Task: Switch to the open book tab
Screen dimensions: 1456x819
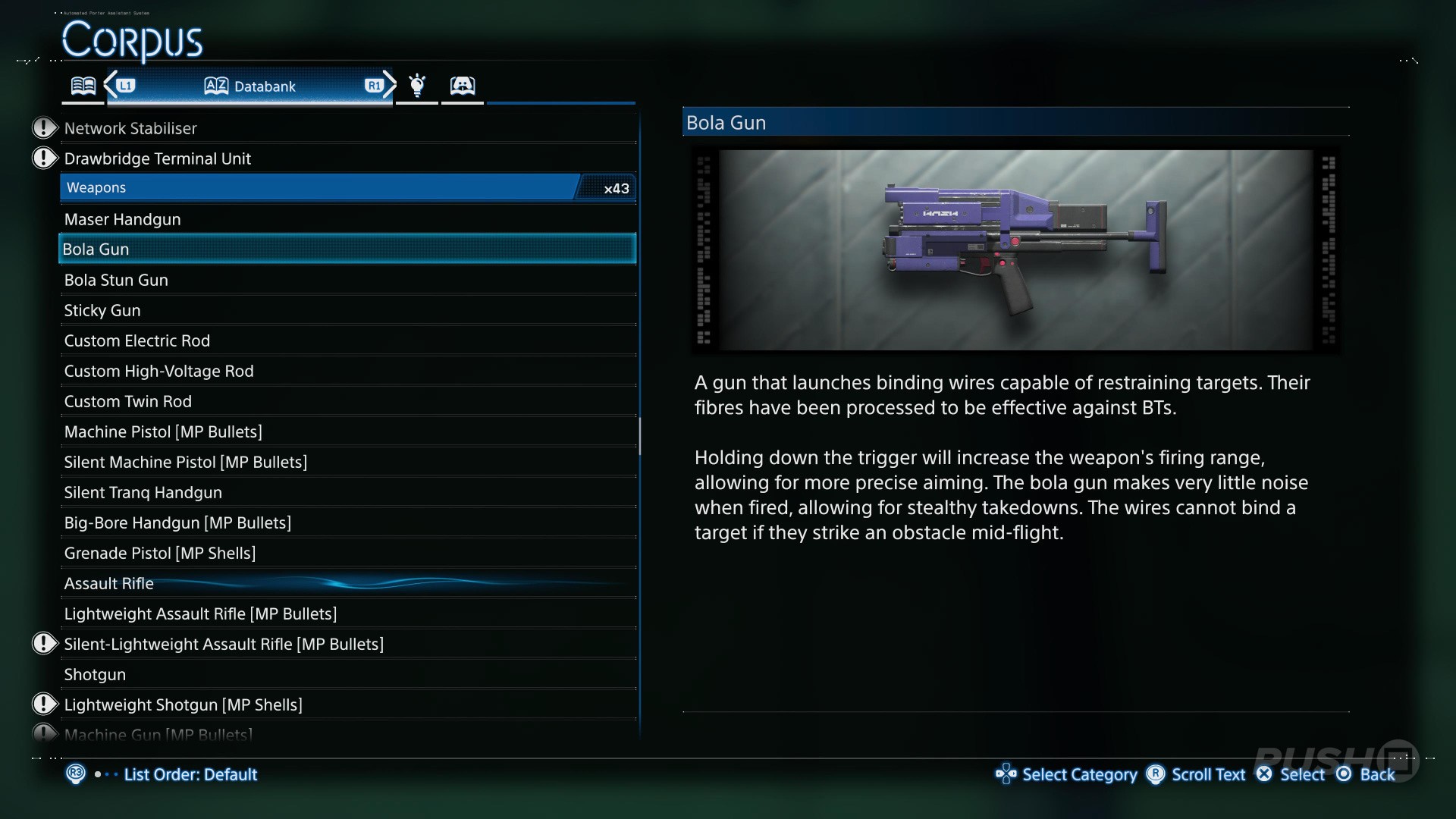Action: [x=83, y=86]
